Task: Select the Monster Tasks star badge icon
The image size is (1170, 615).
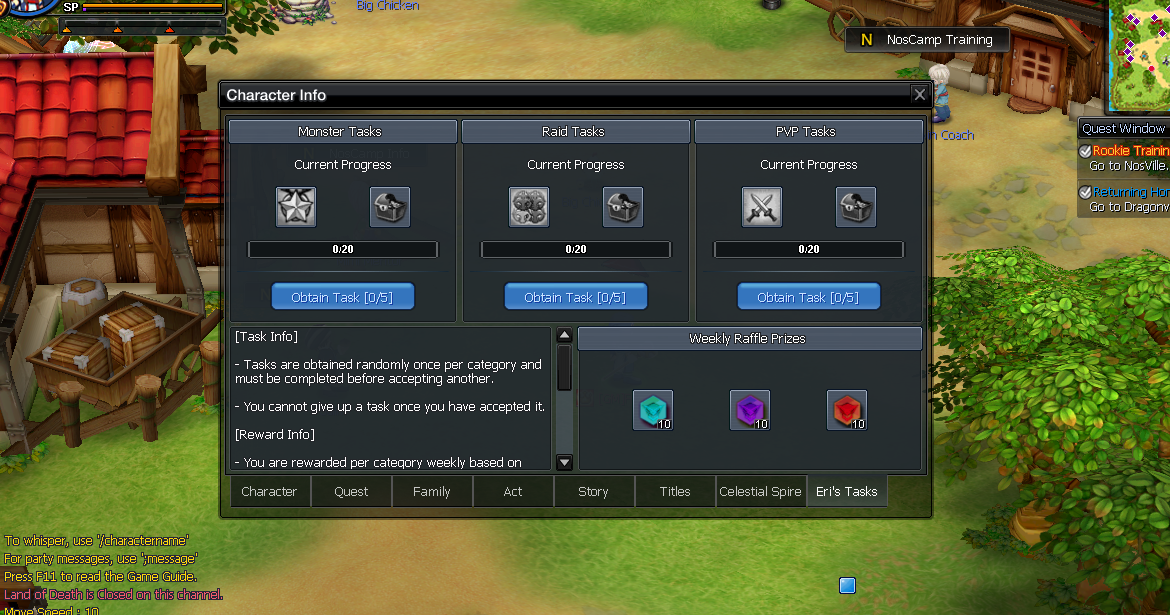Action: [x=296, y=207]
